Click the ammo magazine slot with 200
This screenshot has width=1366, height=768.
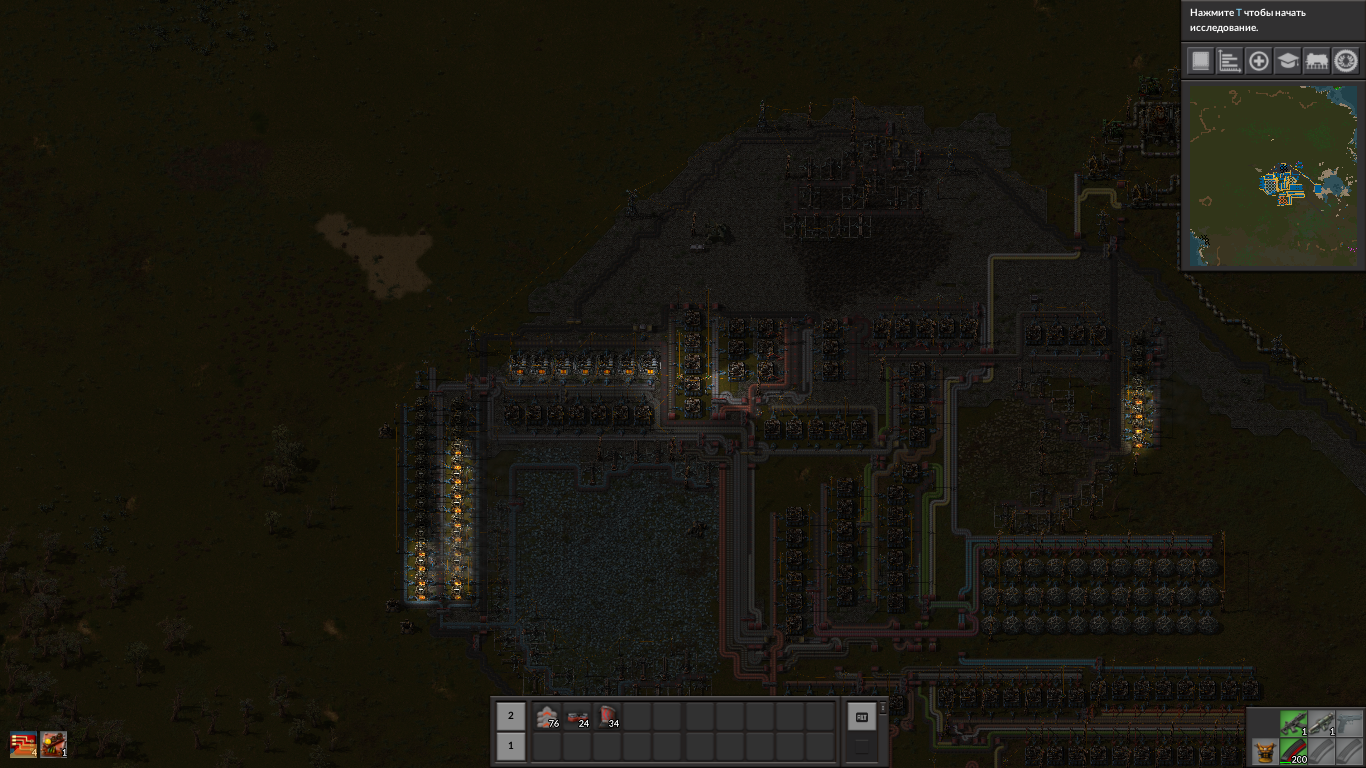point(1293,751)
